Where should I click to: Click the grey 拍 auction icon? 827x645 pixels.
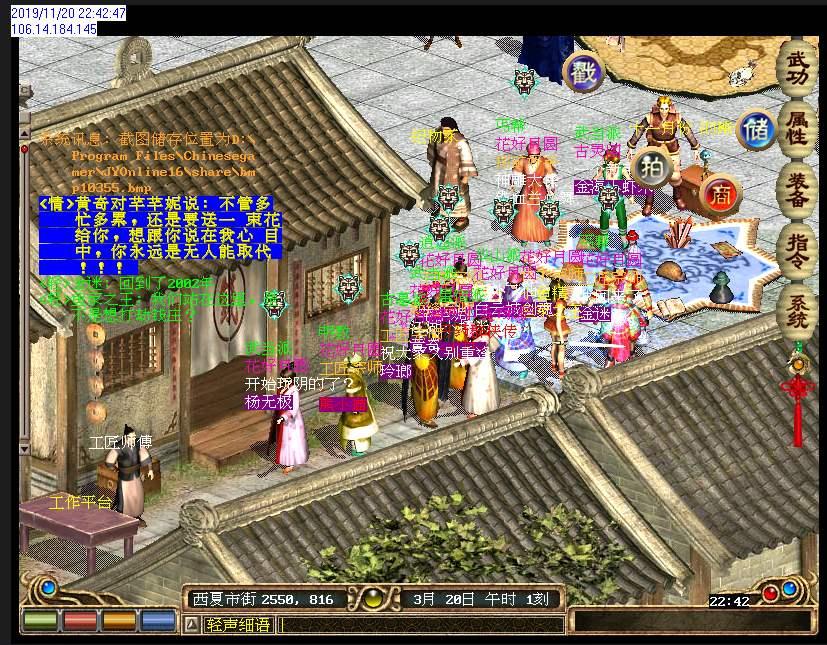tap(652, 167)
